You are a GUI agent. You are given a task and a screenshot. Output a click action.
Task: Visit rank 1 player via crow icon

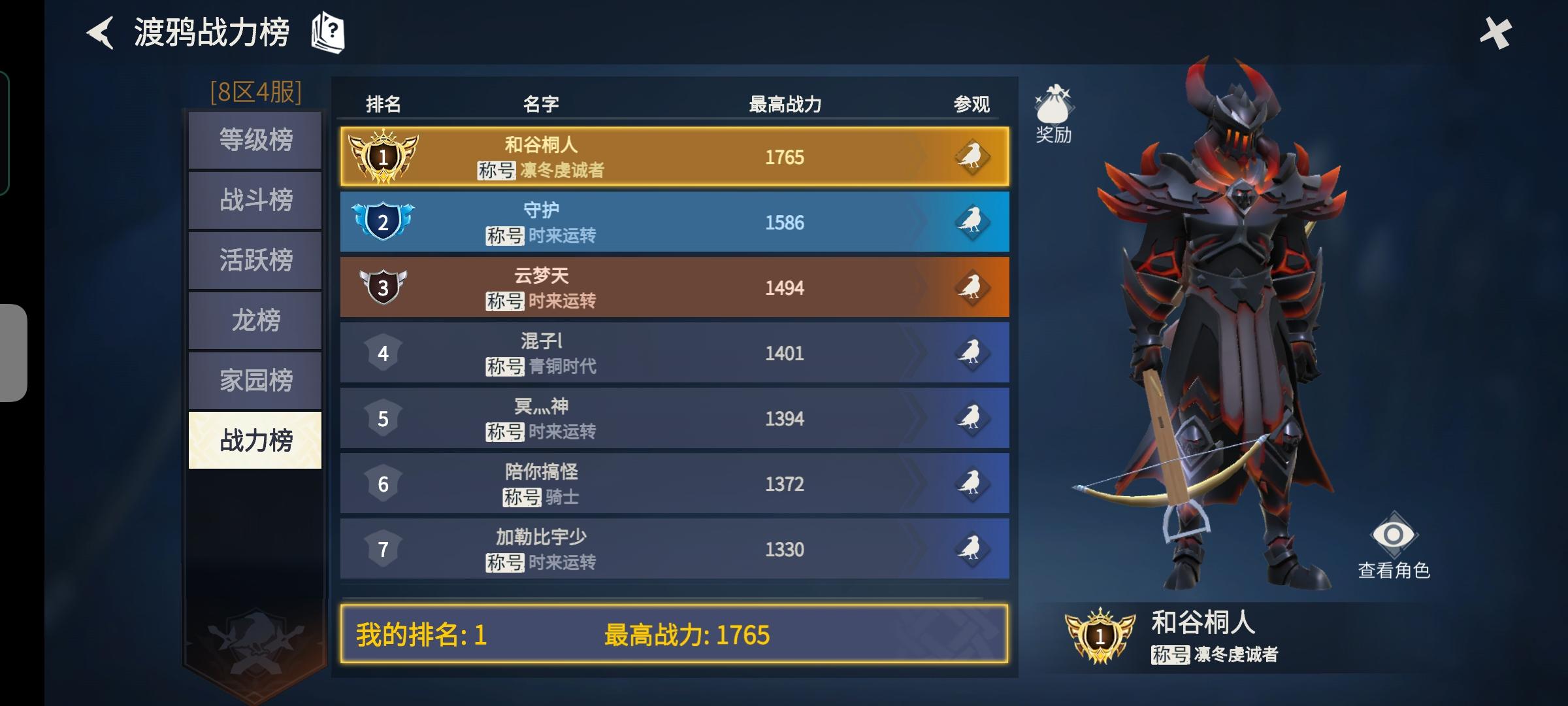[x=973, y=156]
